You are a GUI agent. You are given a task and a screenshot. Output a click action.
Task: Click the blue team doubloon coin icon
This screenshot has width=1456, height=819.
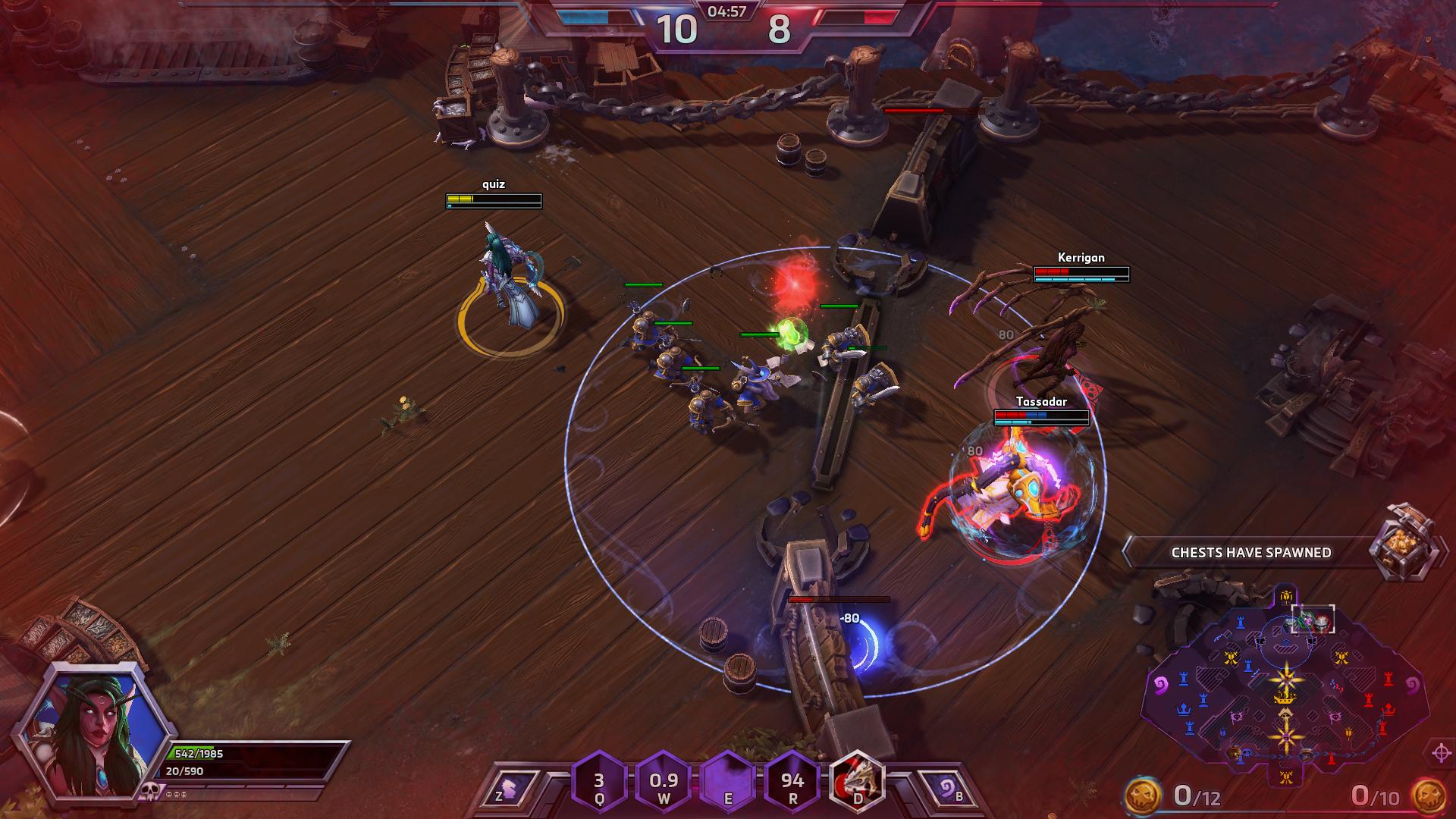[x=1142, y=796]
